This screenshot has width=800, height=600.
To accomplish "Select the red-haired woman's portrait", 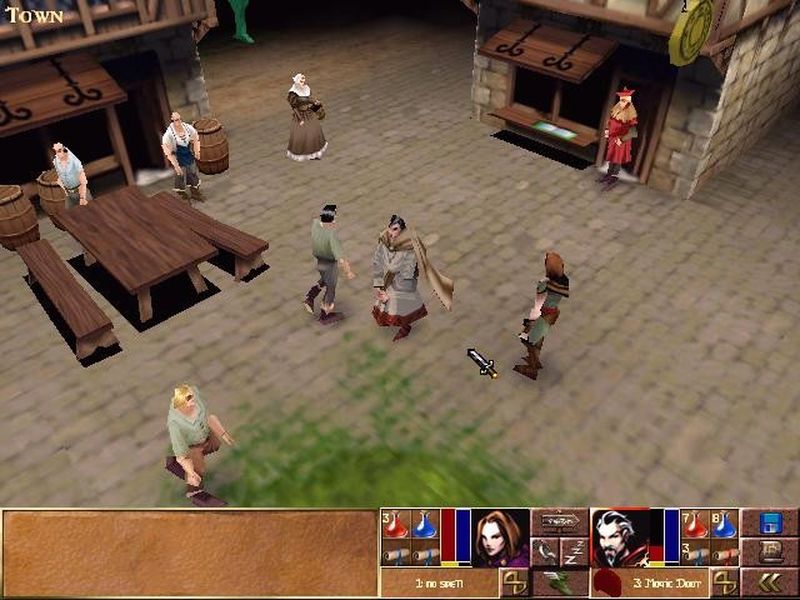I will tap(500, 538).
